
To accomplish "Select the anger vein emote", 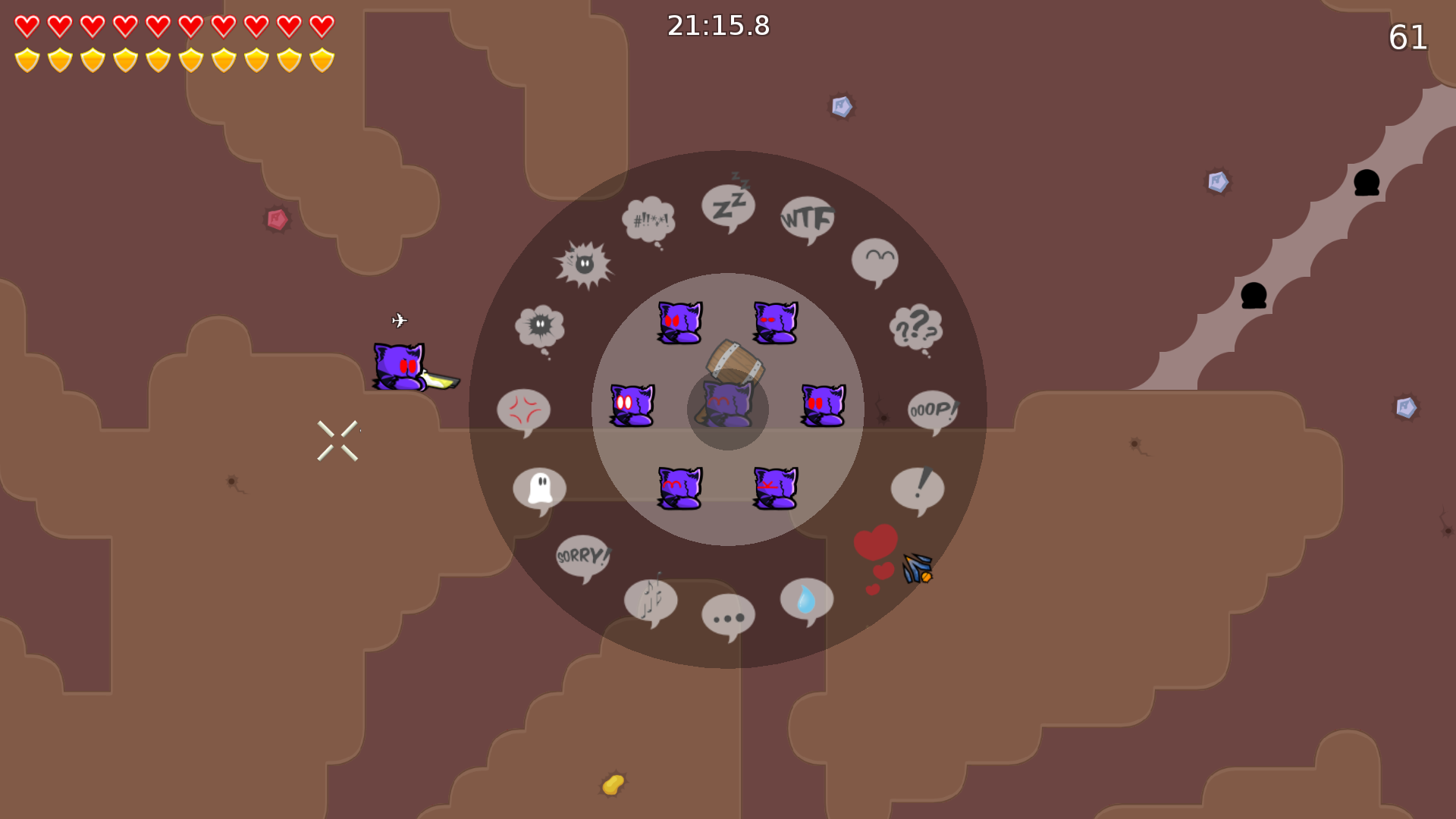I will (x=525, y=409).
